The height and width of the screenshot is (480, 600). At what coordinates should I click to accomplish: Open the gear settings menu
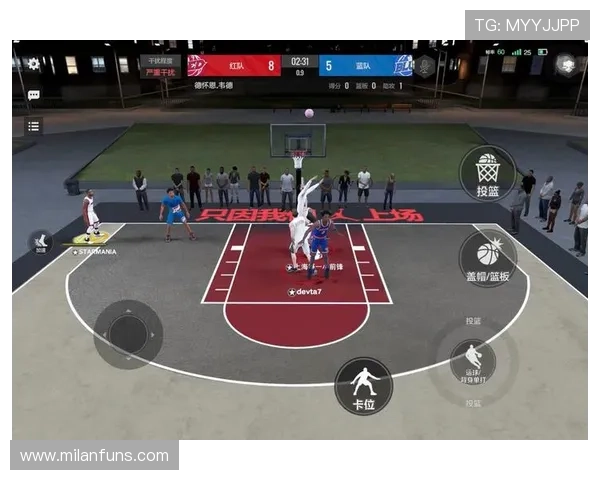click(x=34, y=64)
